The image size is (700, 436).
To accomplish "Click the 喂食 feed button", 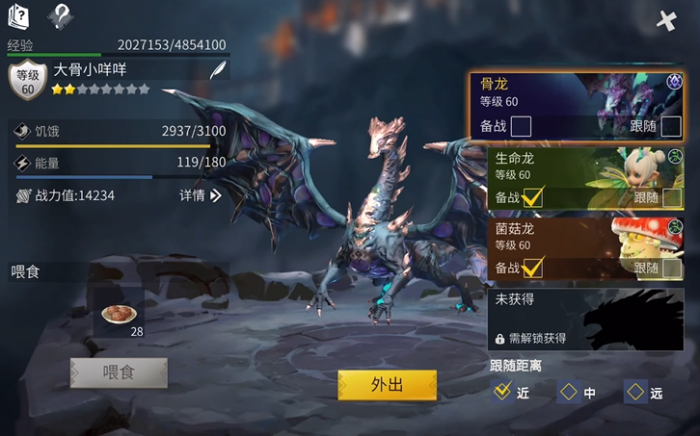I will coord(118,372).
